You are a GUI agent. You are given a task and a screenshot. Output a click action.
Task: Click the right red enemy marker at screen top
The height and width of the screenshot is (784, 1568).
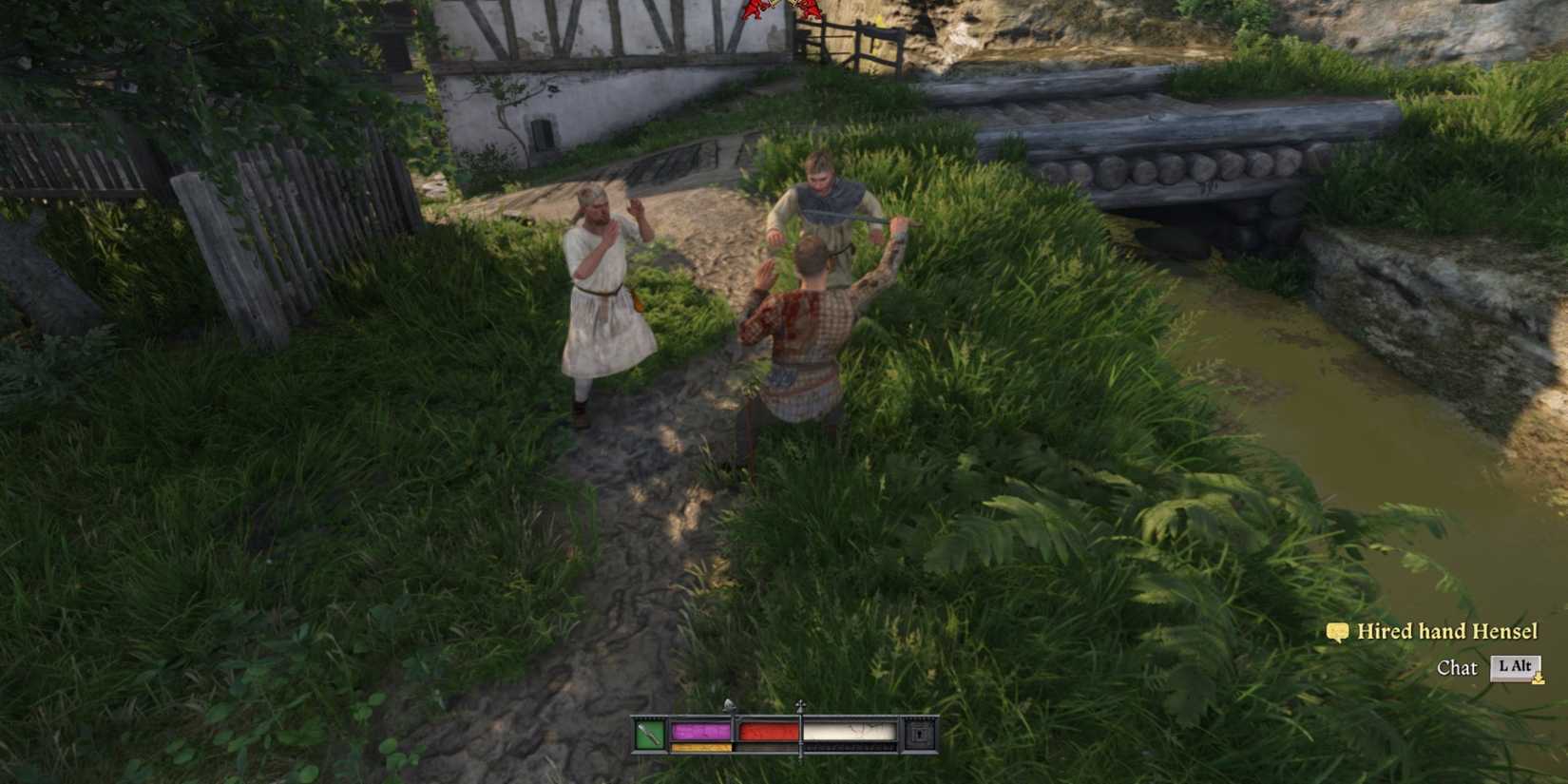point(809,8)
